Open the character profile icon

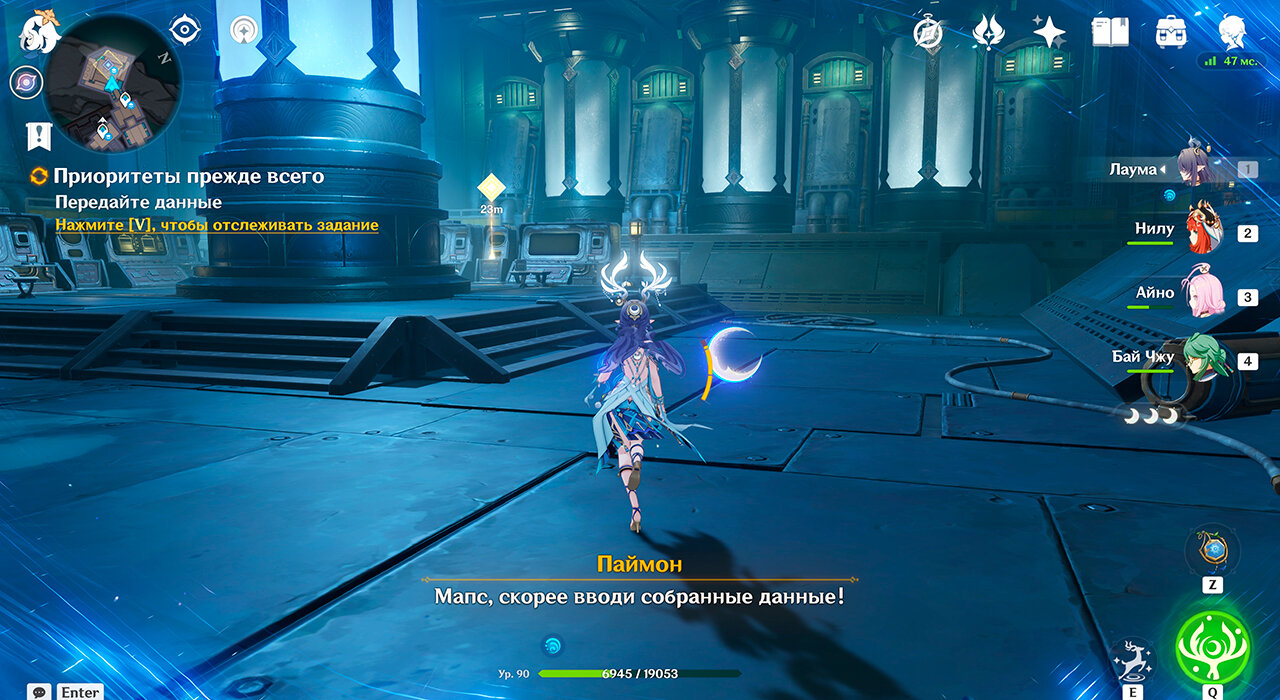[x=1232, y=32]
